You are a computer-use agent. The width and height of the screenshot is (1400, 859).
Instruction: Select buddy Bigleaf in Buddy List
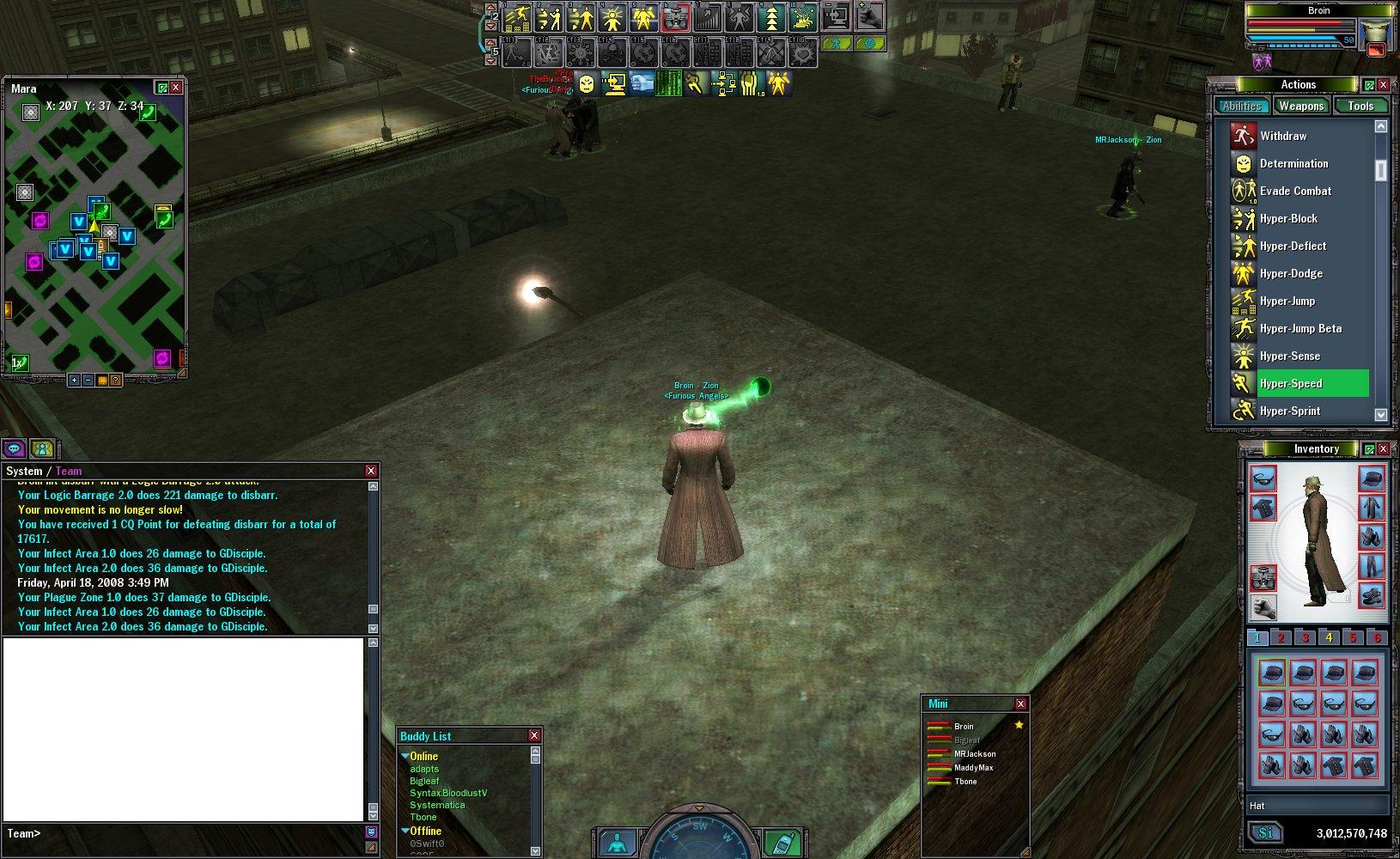click(x=424, y=781)
